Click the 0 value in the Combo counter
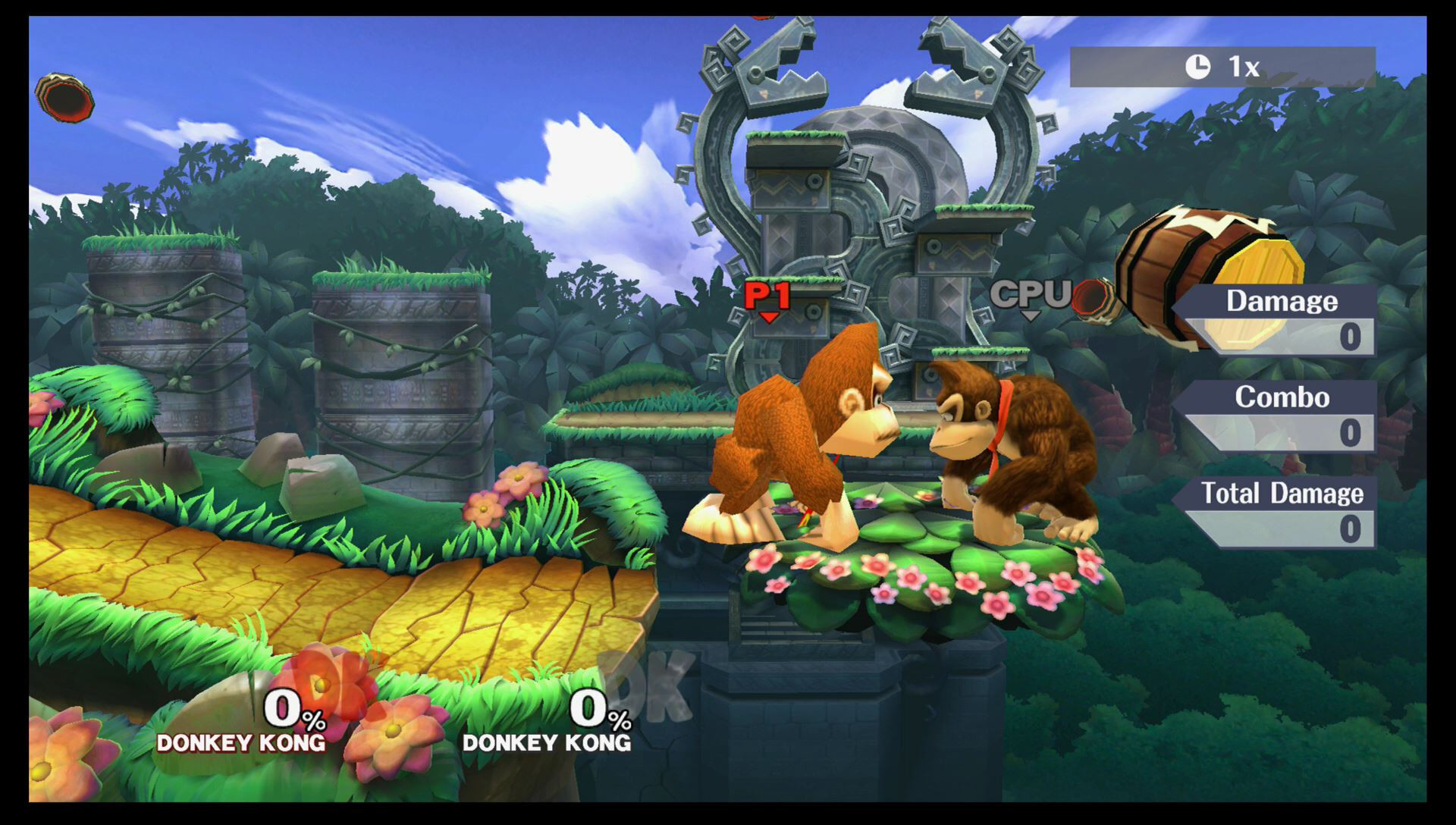Image resolution: width=1456 pixels, height=825 pixels. click(1354, 433)
